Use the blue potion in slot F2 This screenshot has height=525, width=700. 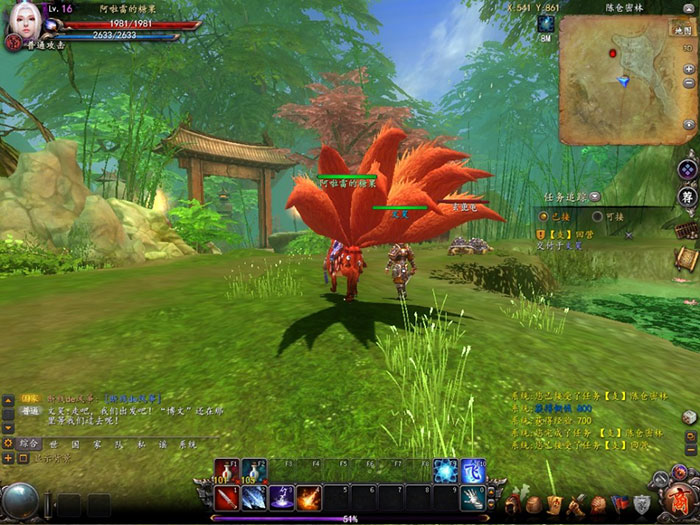[x=253, y=471]
